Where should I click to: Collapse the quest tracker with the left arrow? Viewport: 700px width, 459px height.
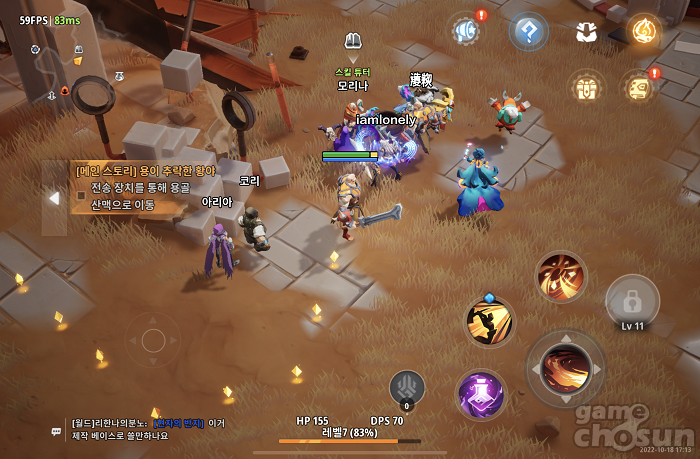54,198
